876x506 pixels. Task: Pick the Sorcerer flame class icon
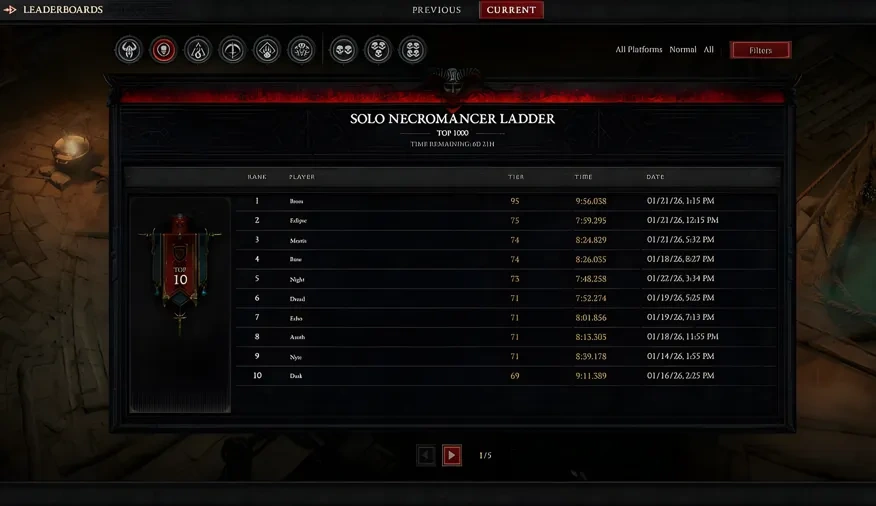[198, 50]
